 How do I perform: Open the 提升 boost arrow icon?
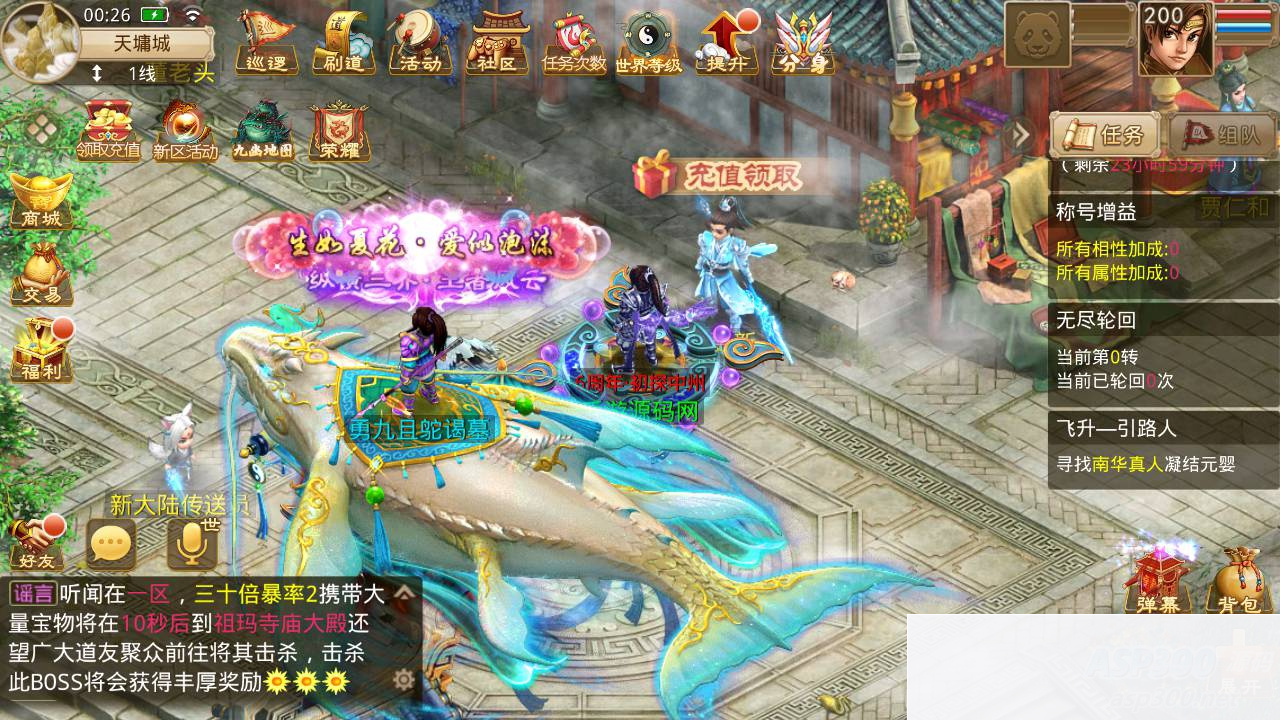(x=726, y=45)
